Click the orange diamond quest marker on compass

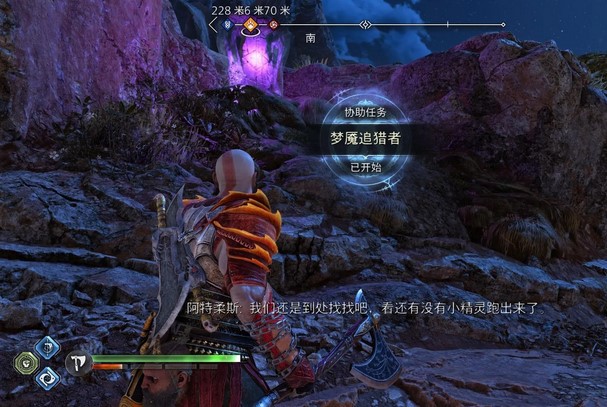251,24
